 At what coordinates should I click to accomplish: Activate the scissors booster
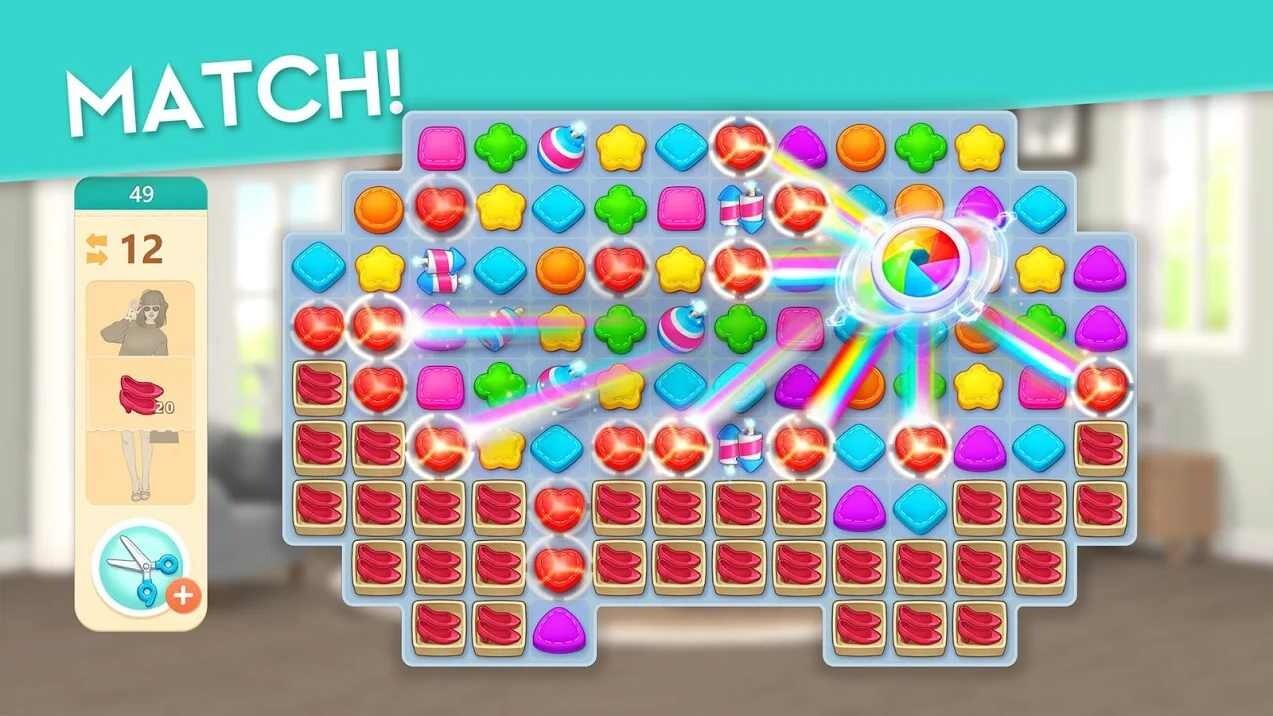[x=138, y=567]
